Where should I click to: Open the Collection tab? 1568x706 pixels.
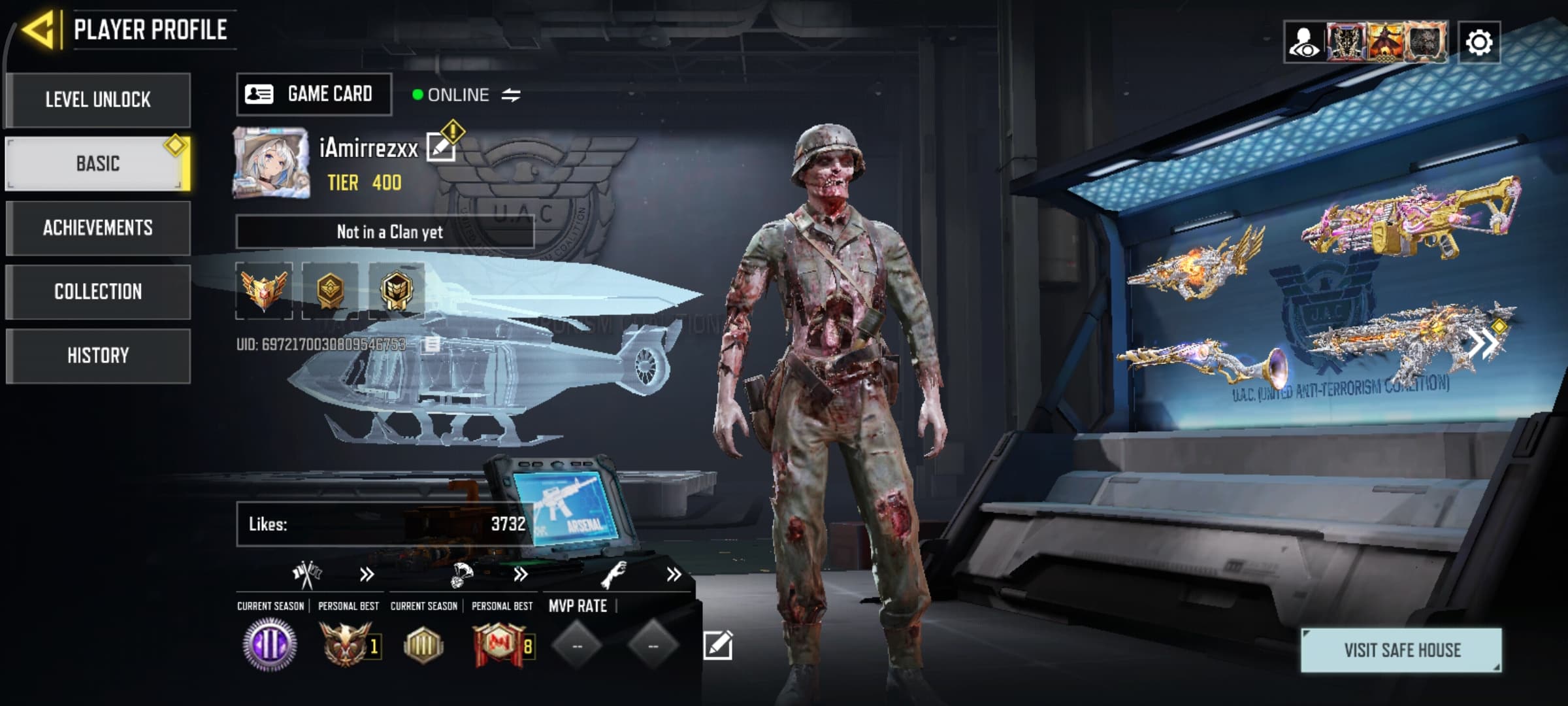[98, 292]
